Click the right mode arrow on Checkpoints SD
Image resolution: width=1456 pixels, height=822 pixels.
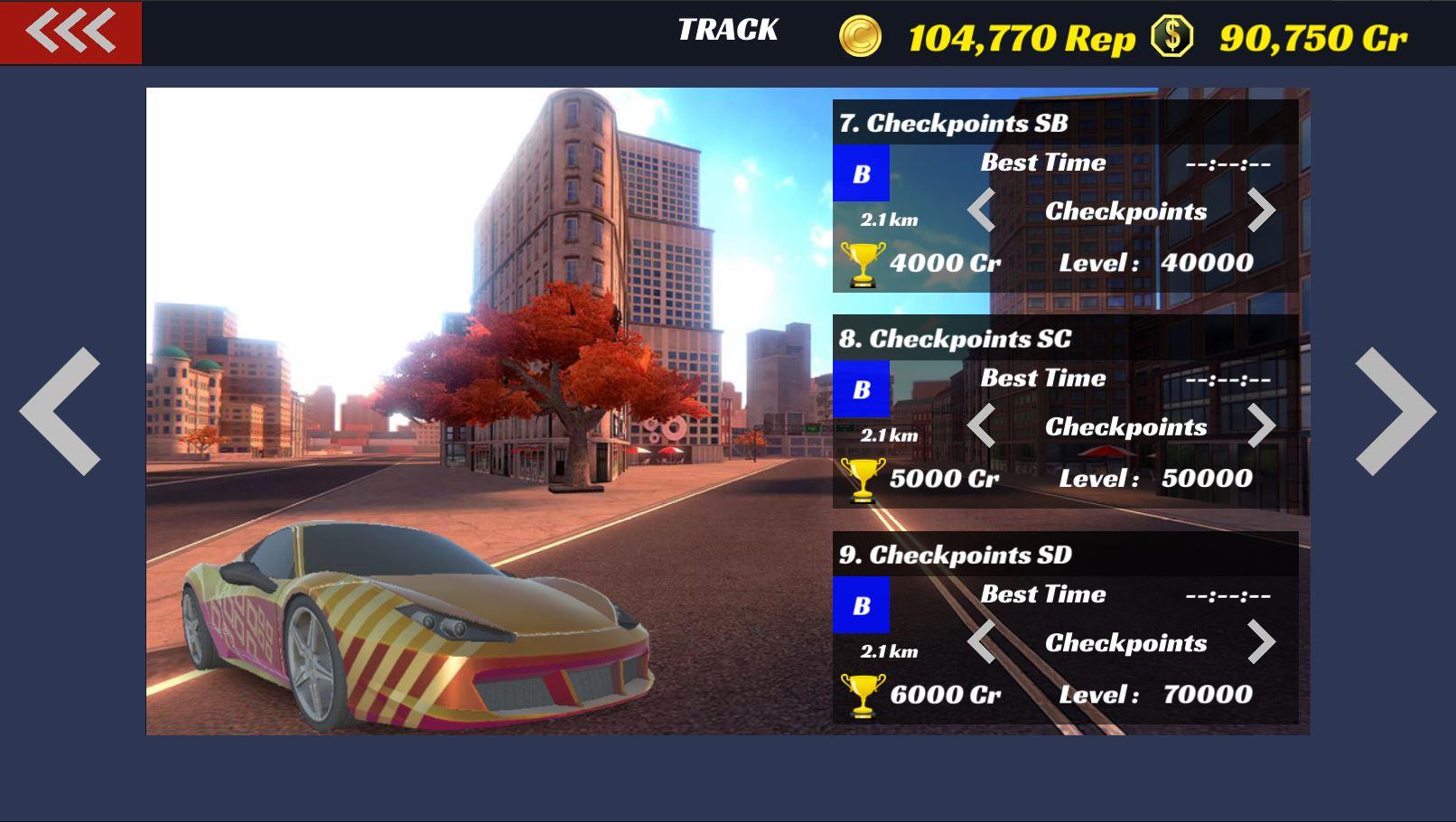(x=1261, y=642)
